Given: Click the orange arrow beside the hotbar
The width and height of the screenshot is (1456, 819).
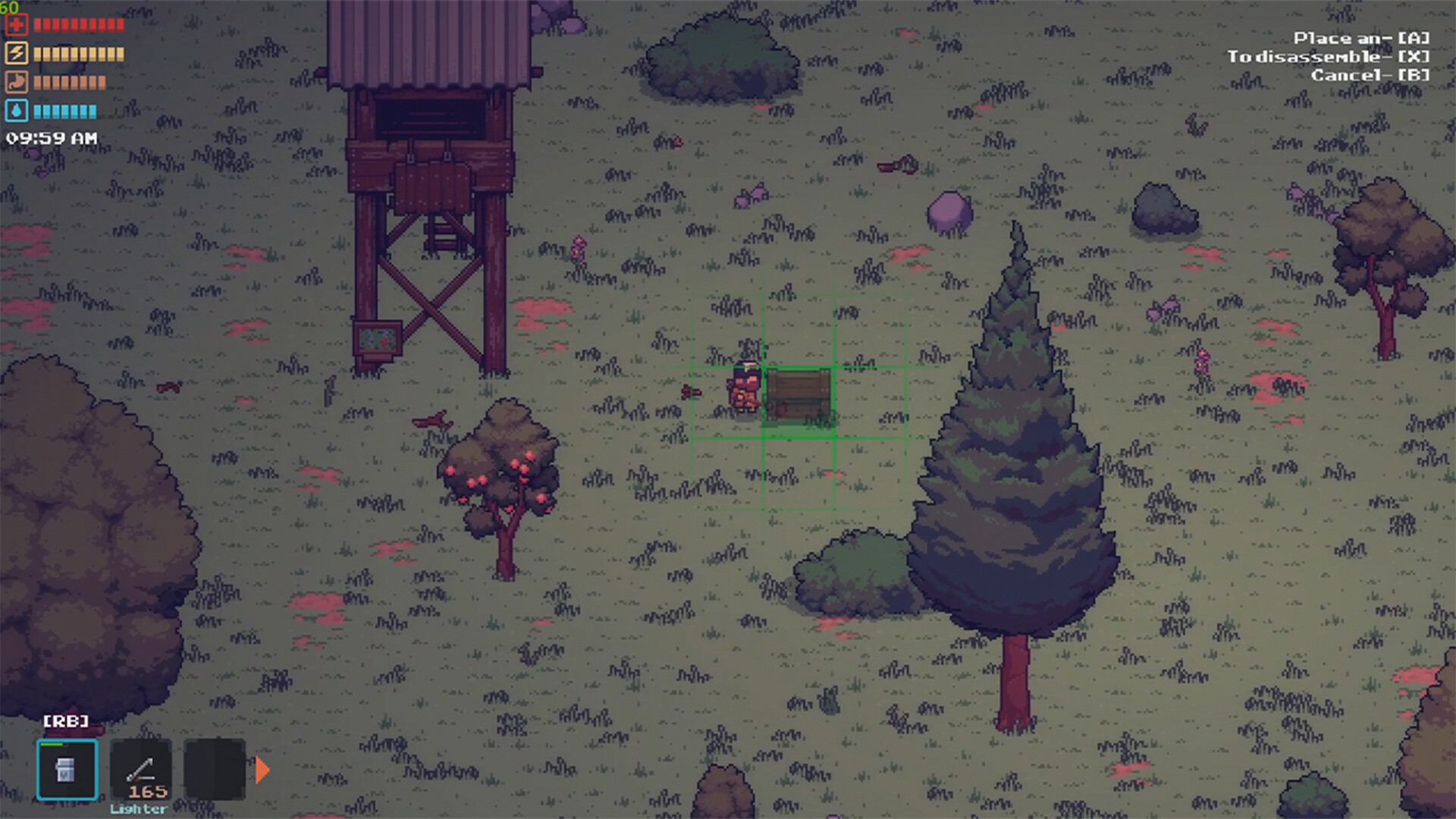Looking at the screenshot, I should [261, 769].
